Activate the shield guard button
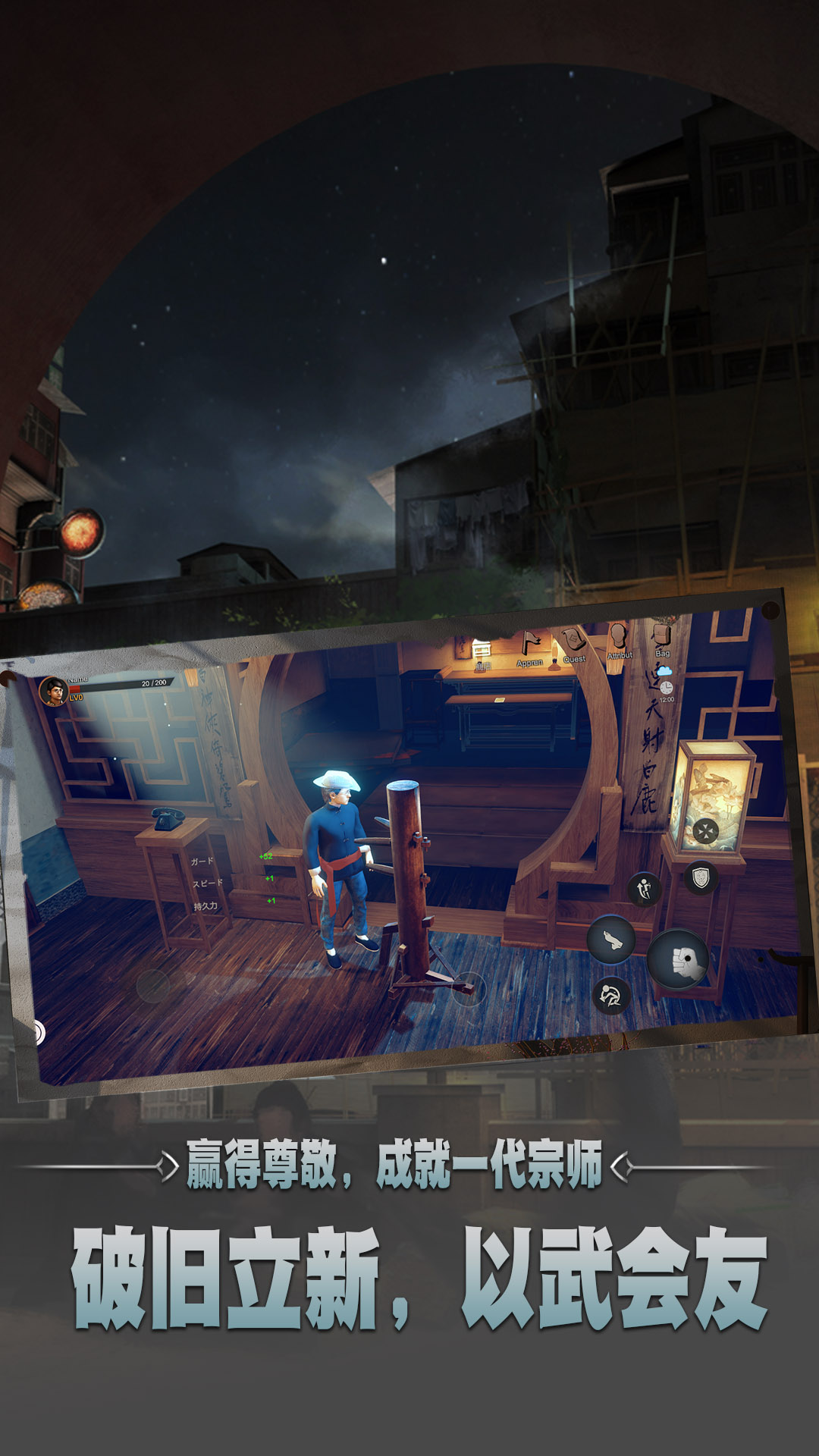This screenshot has width=819, height=1456. tap(701, 878)
